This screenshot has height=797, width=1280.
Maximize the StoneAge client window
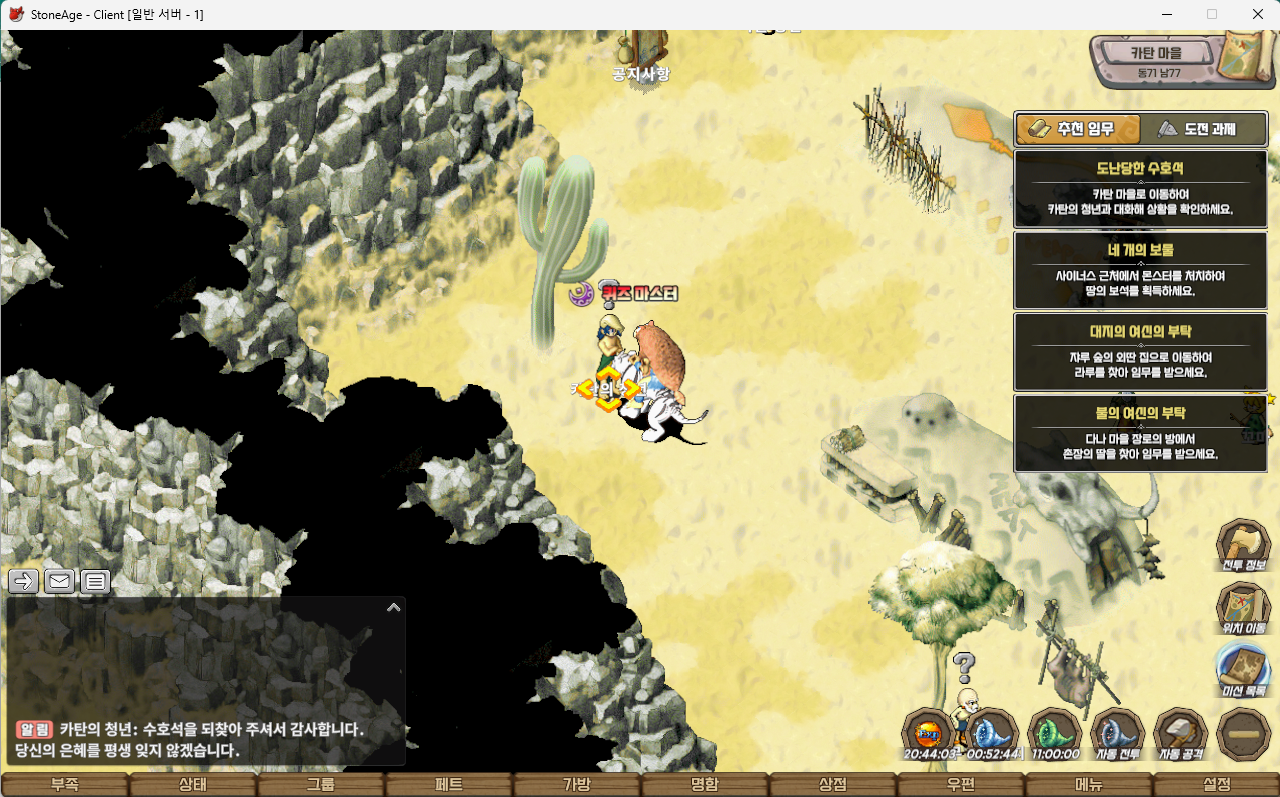[1212, 14]
